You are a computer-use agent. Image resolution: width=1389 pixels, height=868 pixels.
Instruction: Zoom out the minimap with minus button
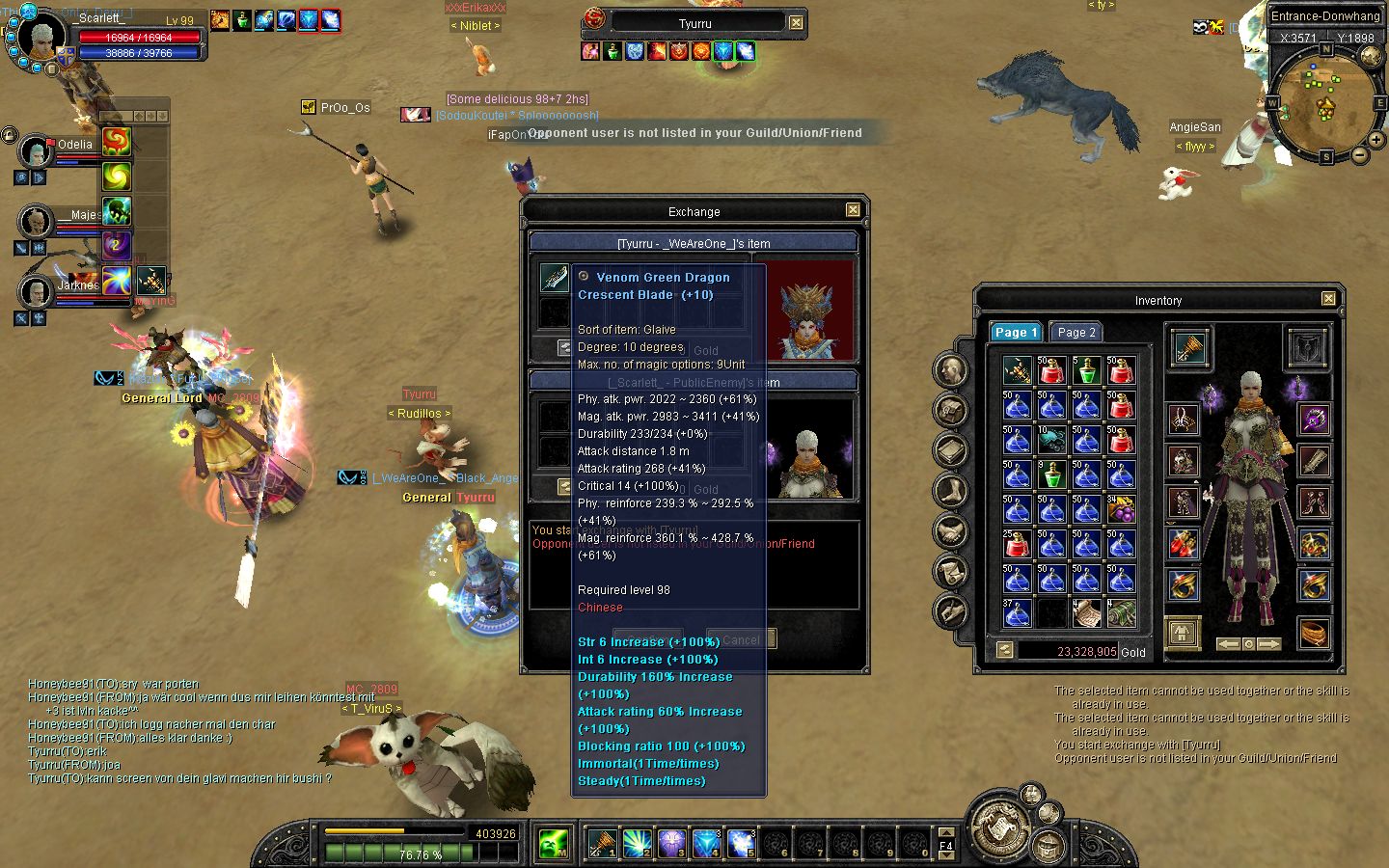point(1359,154)
